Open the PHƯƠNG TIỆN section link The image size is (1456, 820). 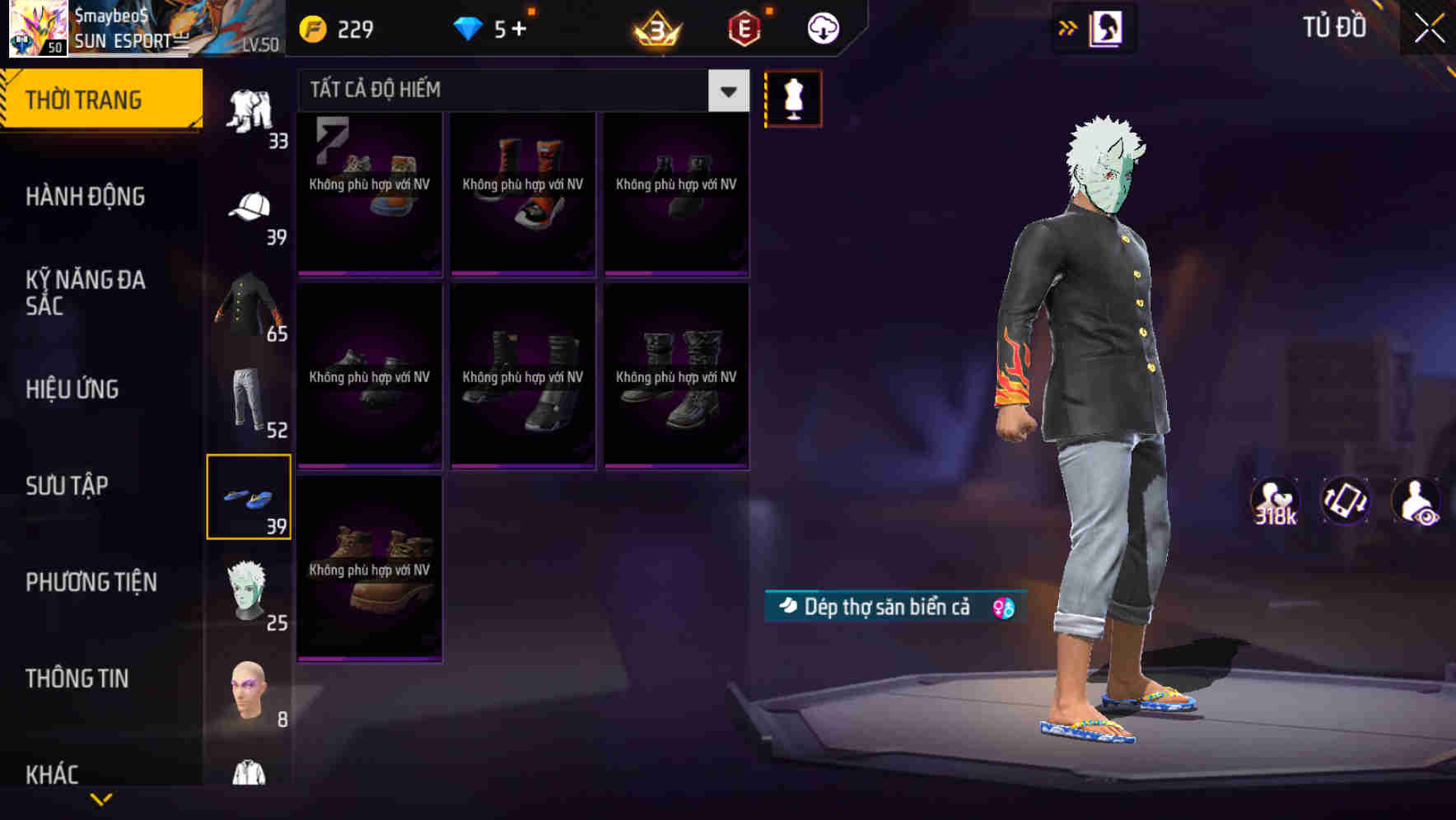pyautogui.click(x=91, y=582)
